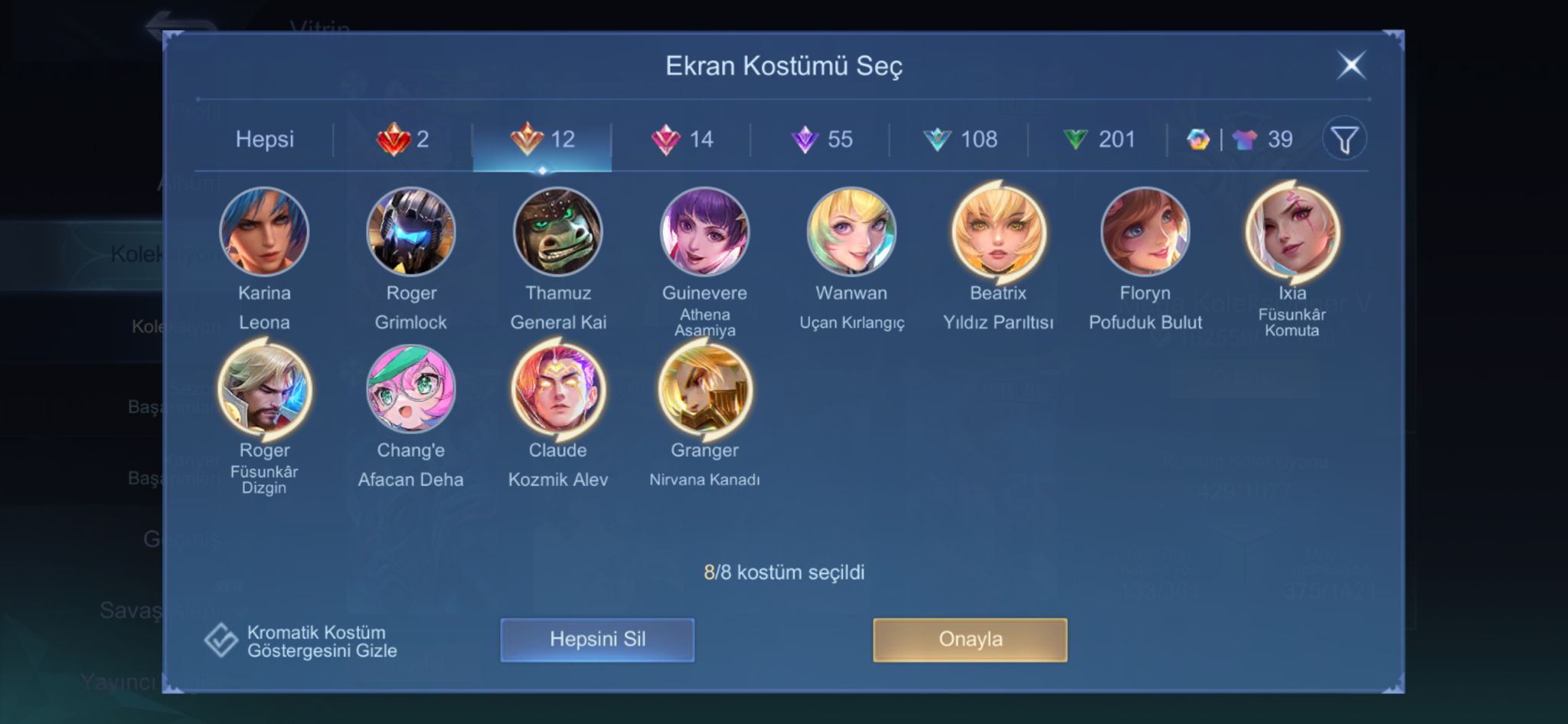Screen dimensions: 1568x724
Task: Open the skin filter funnel icon
Action: pos(1344,139)
